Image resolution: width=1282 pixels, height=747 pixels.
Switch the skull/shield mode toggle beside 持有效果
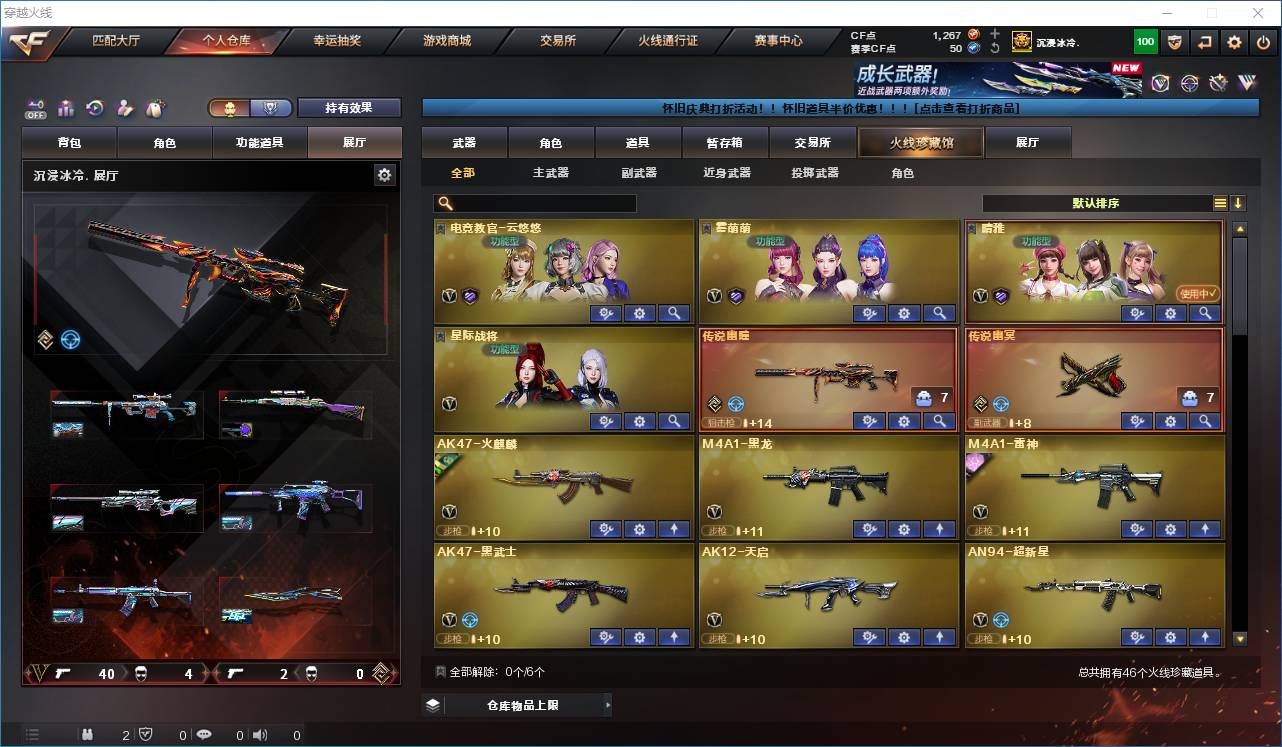[272, 107]
